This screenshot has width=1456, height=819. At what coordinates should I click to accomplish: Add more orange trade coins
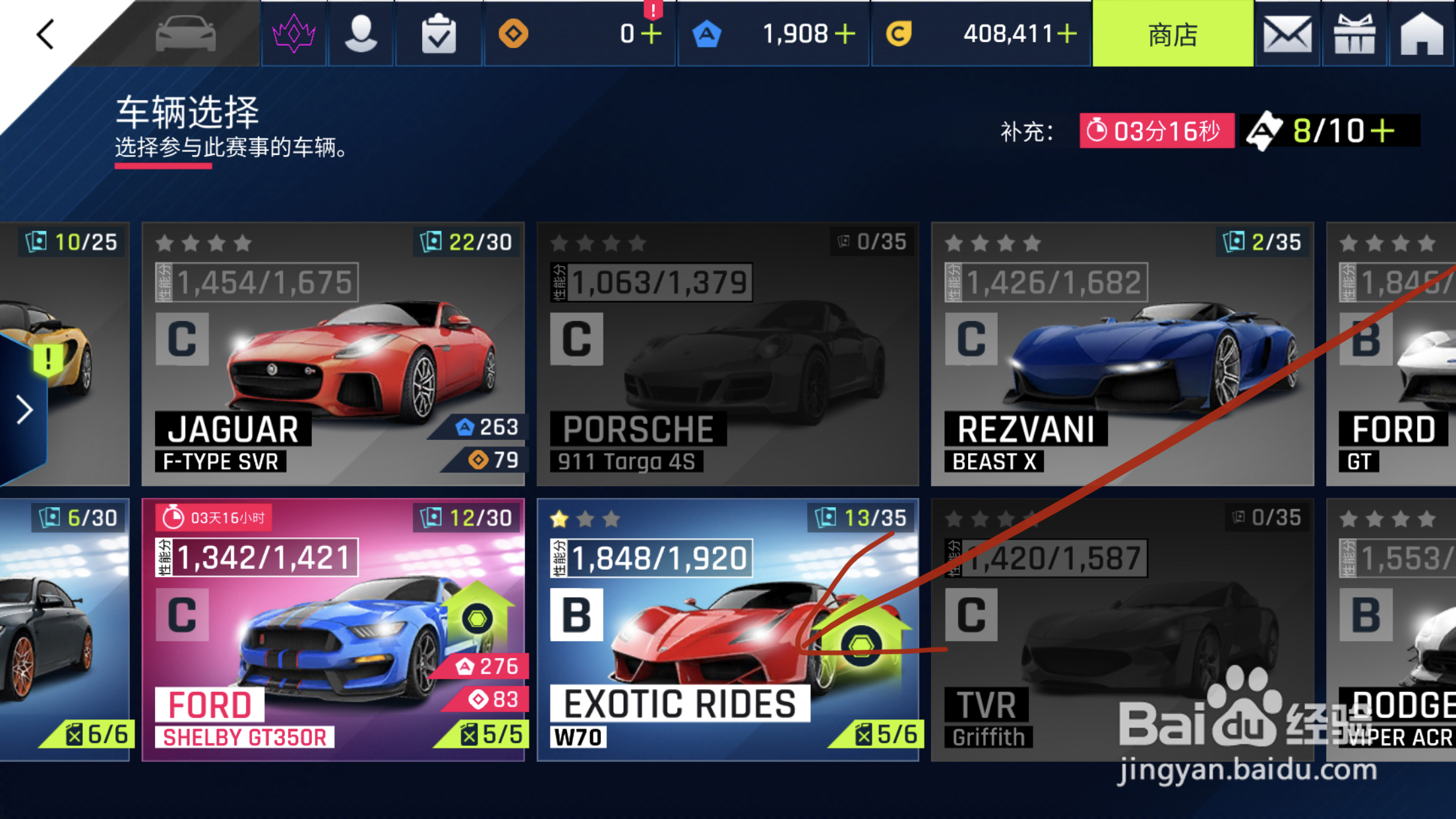pyautogui.click(x=652, y=34)
